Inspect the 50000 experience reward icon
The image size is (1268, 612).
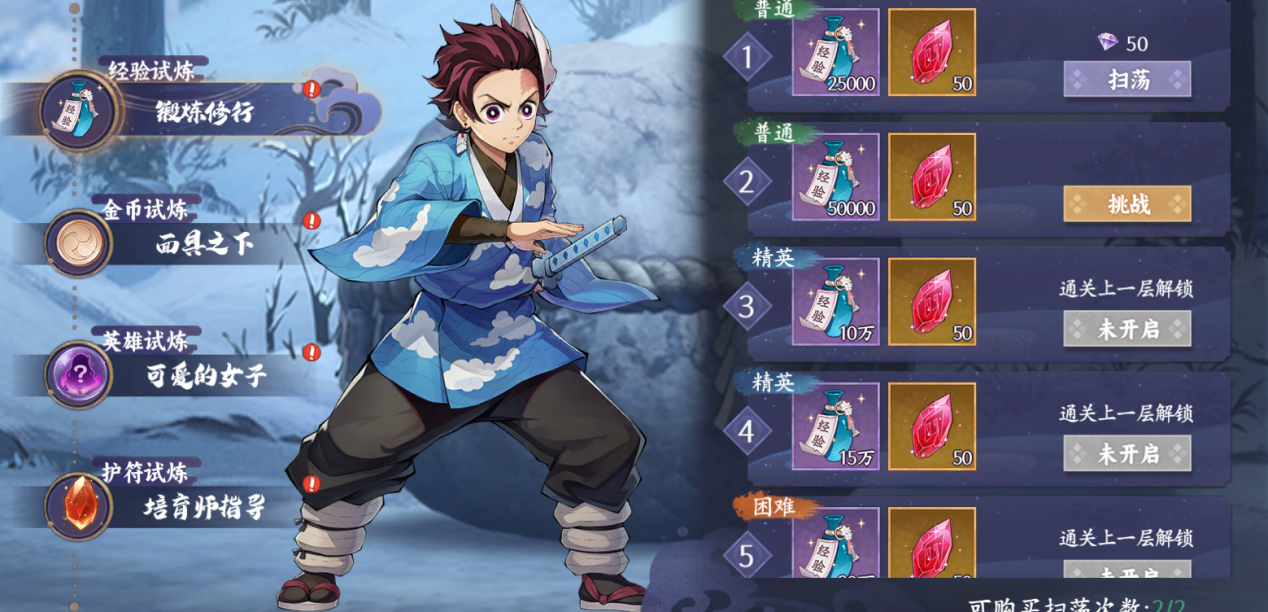(836, 177)
